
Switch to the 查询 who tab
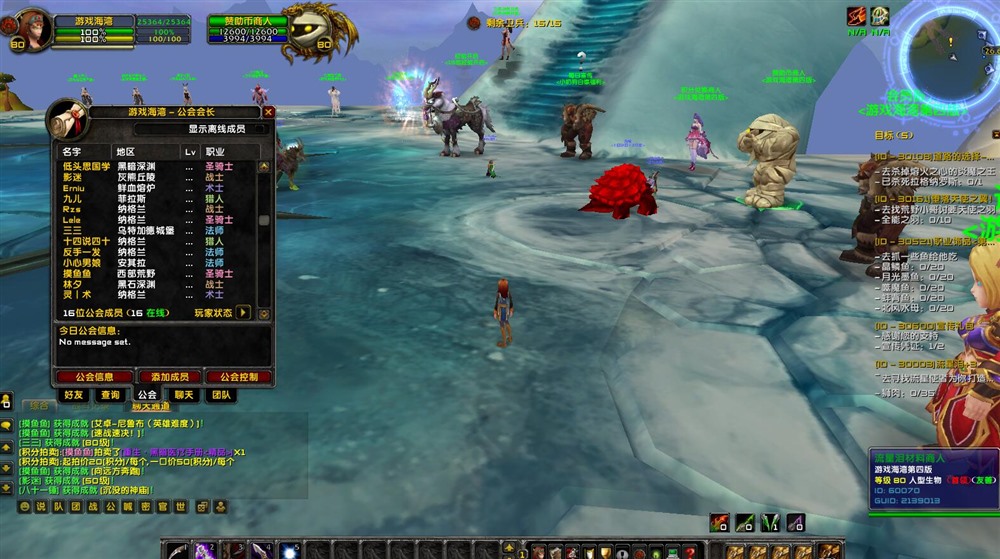110,395
